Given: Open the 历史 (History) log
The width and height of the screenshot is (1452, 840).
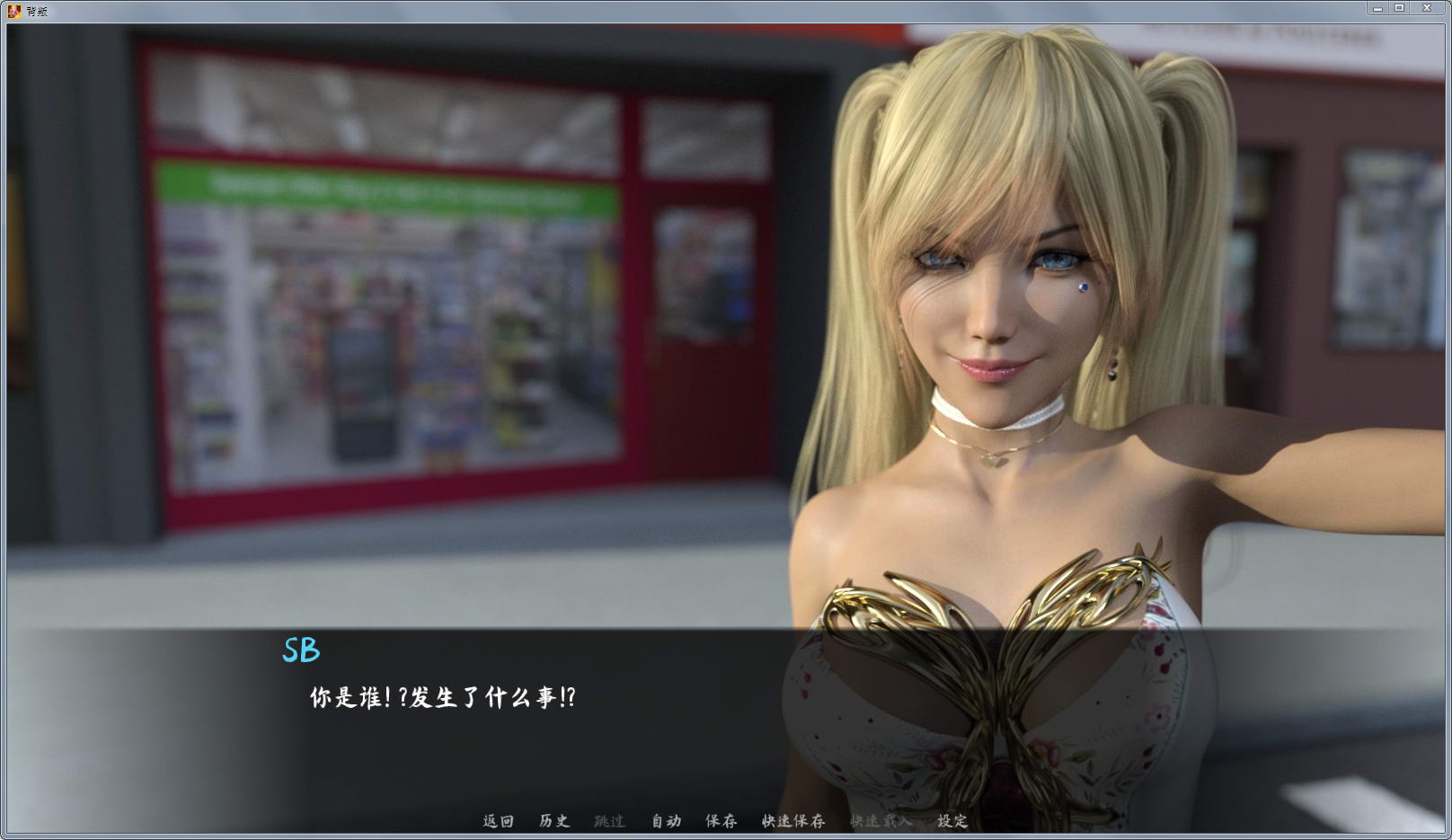Looking at the screenshot, I should [553, 820].
